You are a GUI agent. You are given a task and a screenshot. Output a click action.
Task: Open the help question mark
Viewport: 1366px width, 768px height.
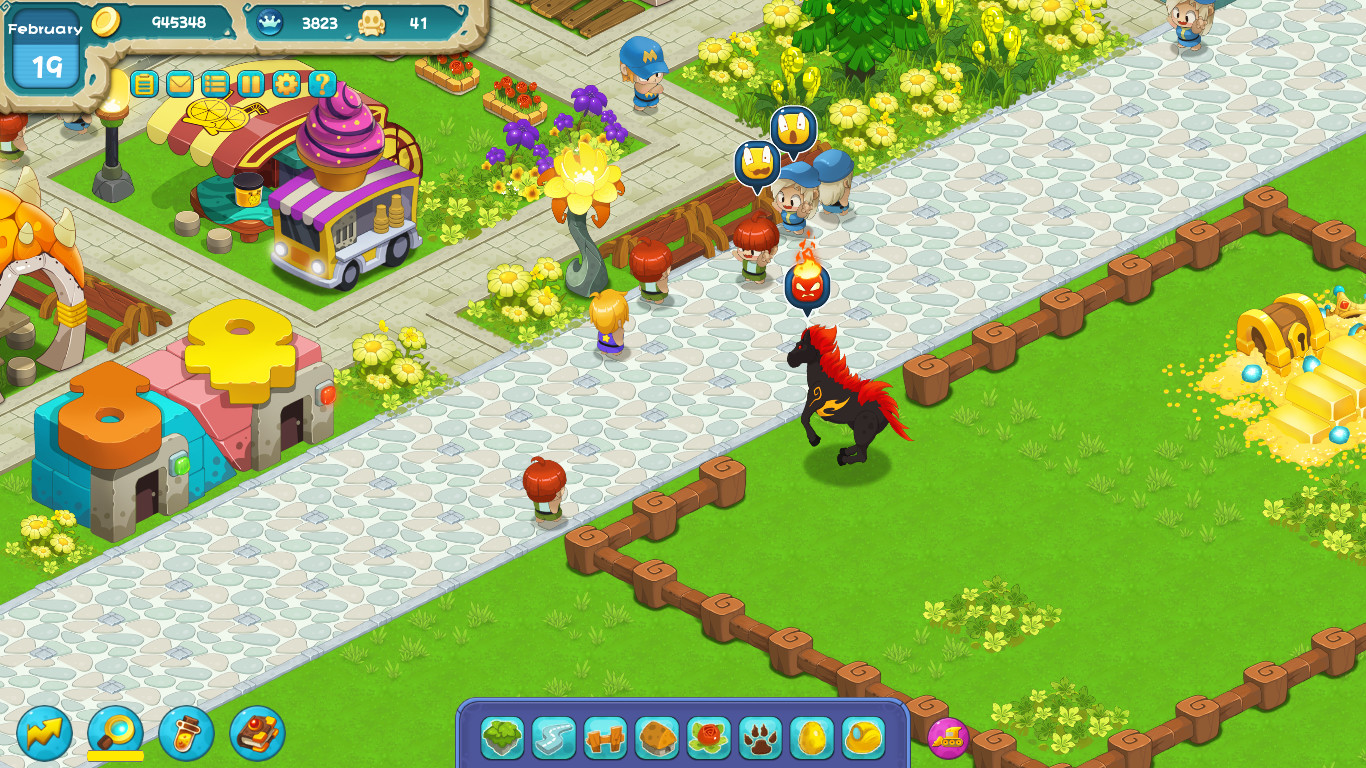tap(320, 84)
